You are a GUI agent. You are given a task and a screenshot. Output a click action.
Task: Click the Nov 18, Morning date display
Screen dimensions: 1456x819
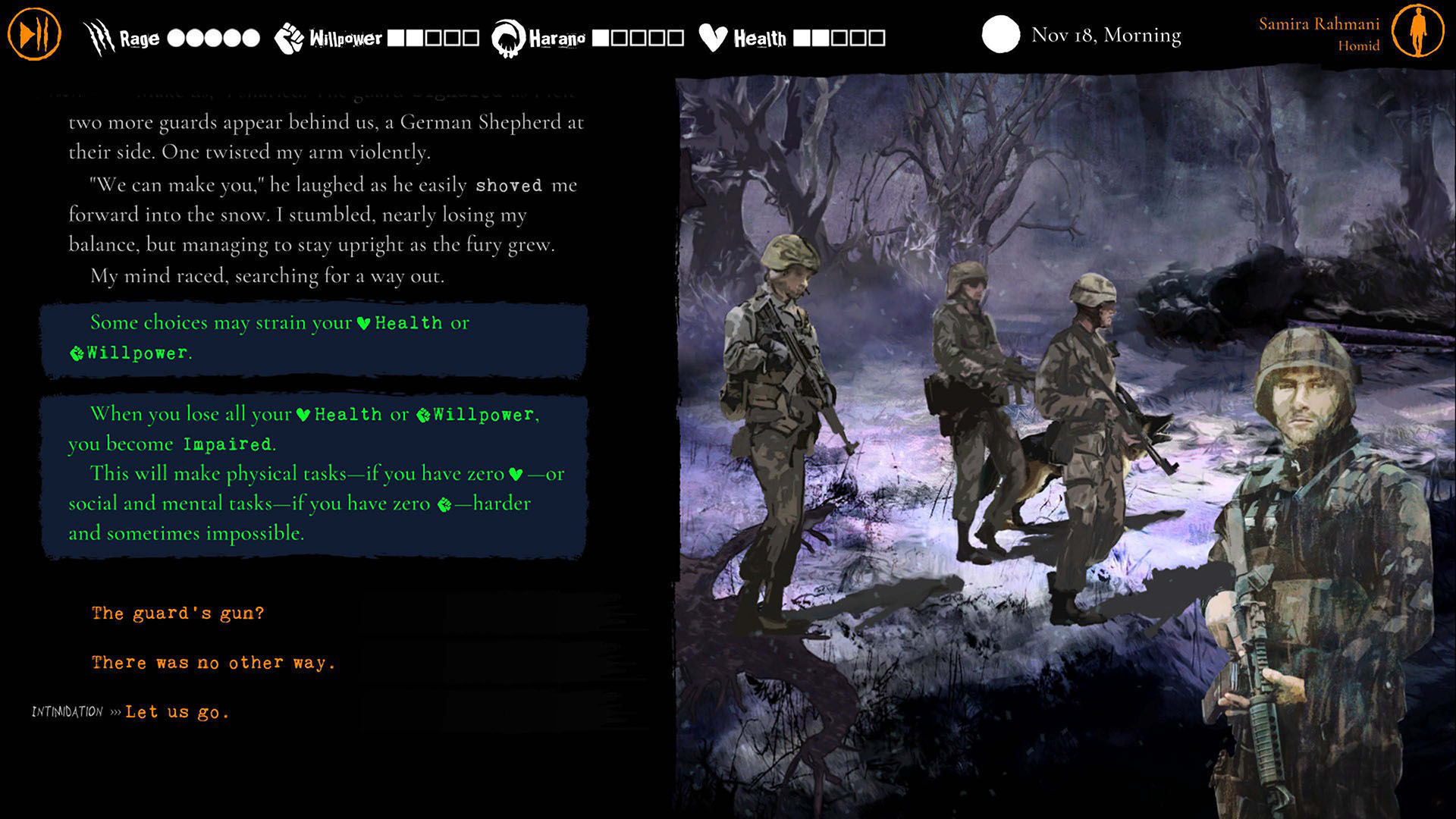1106,34
